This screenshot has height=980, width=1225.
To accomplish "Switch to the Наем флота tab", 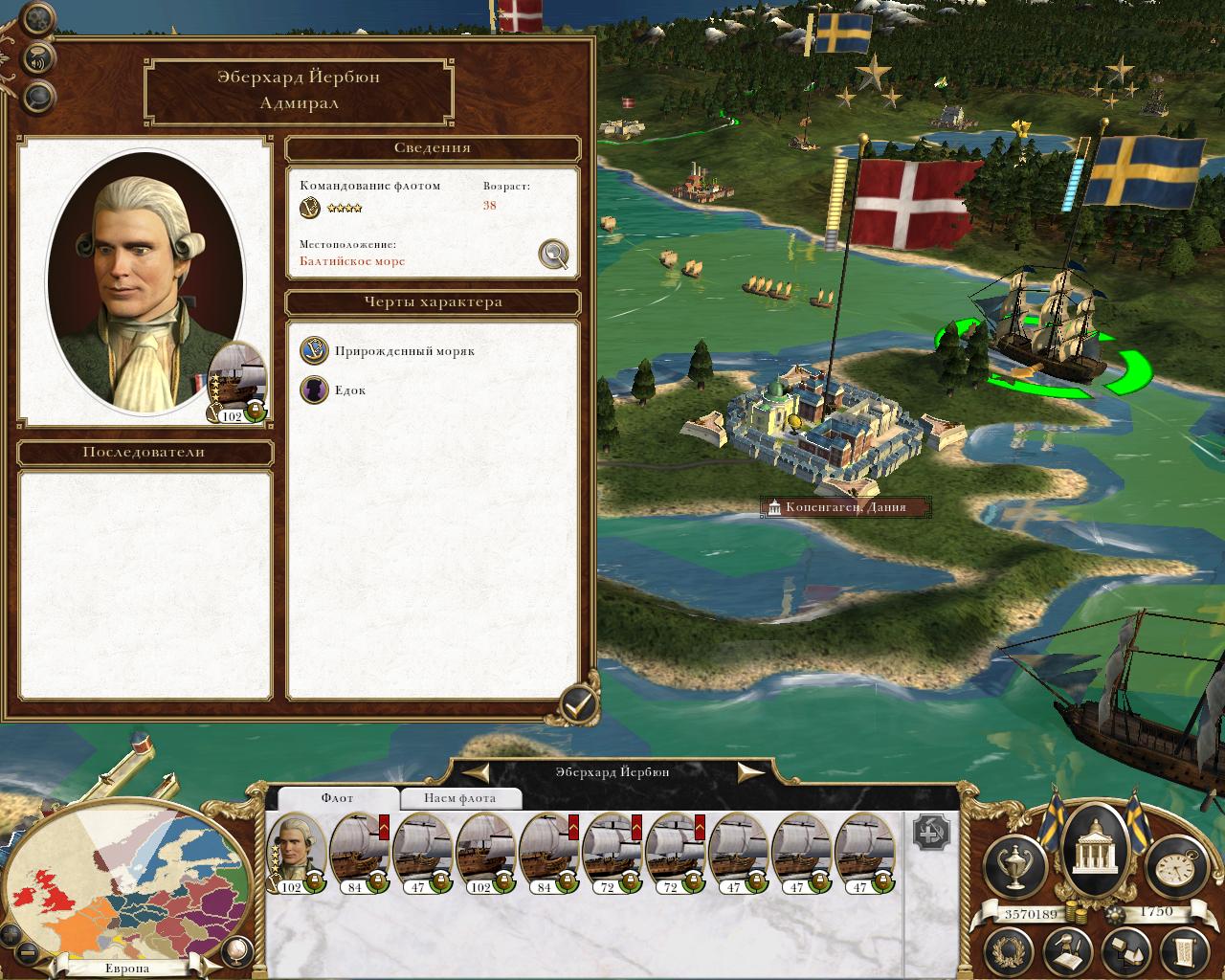I will 460,798.
